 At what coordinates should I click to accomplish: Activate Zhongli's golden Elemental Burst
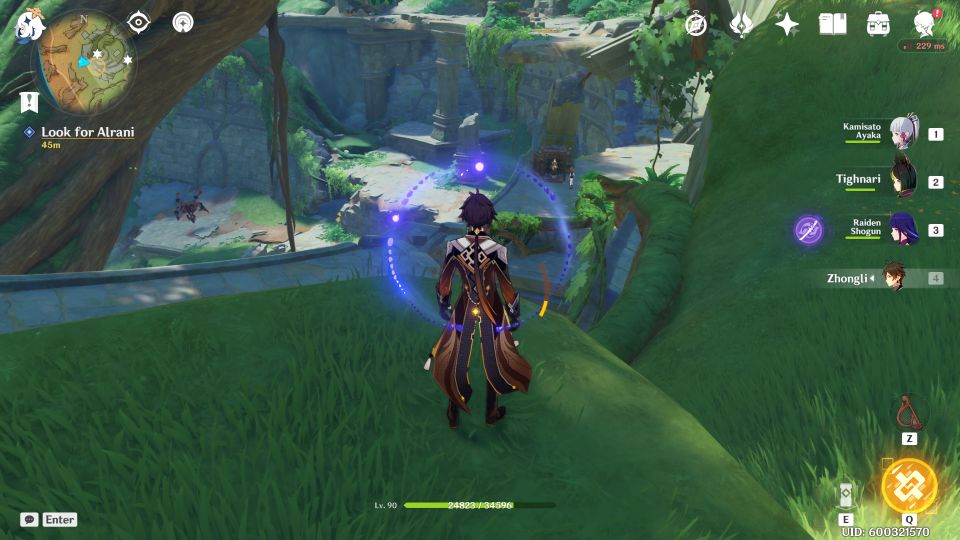[x=909, y=485]
